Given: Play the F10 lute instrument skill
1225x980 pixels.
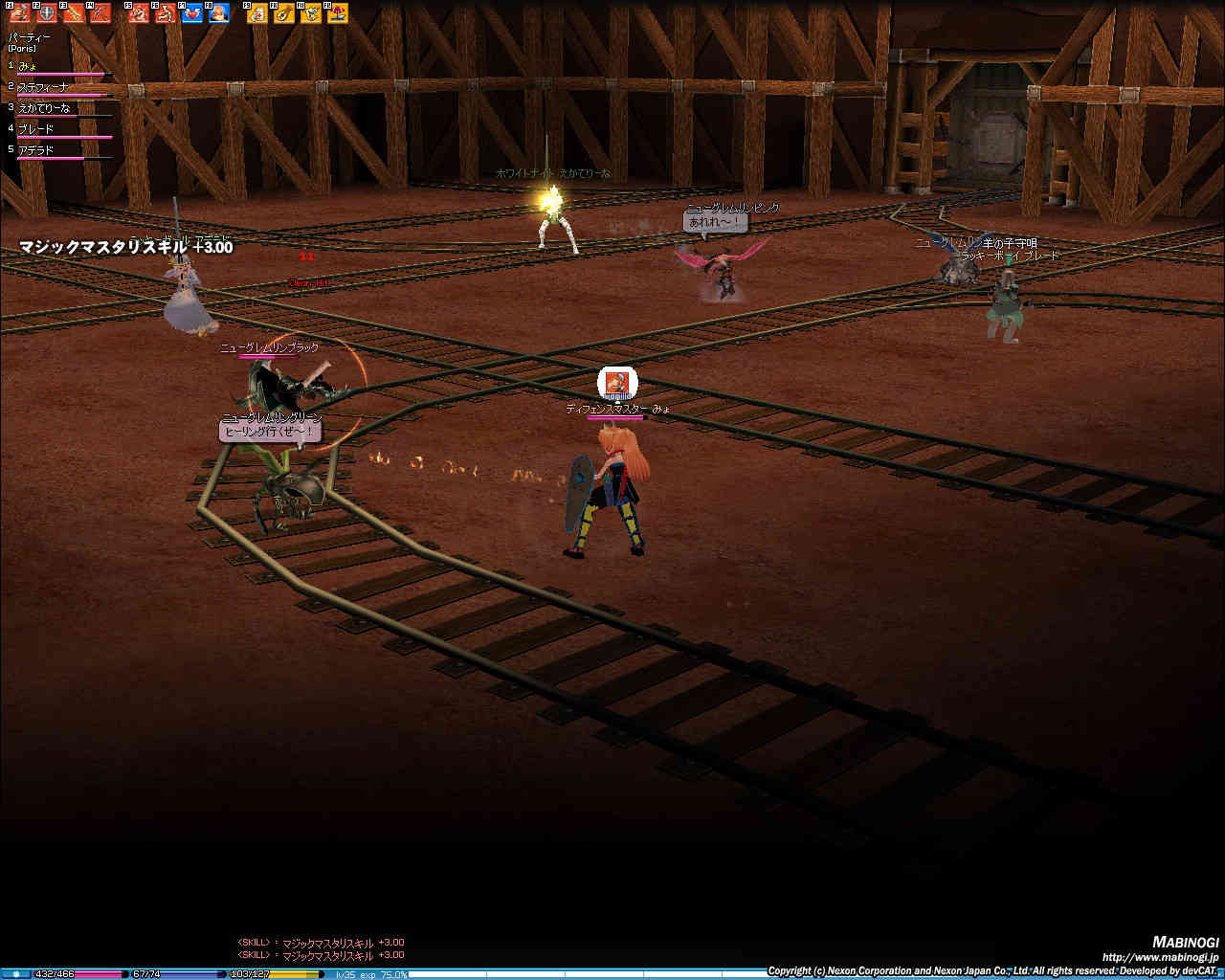Looking at the screenshot, I should coord(284,13).
